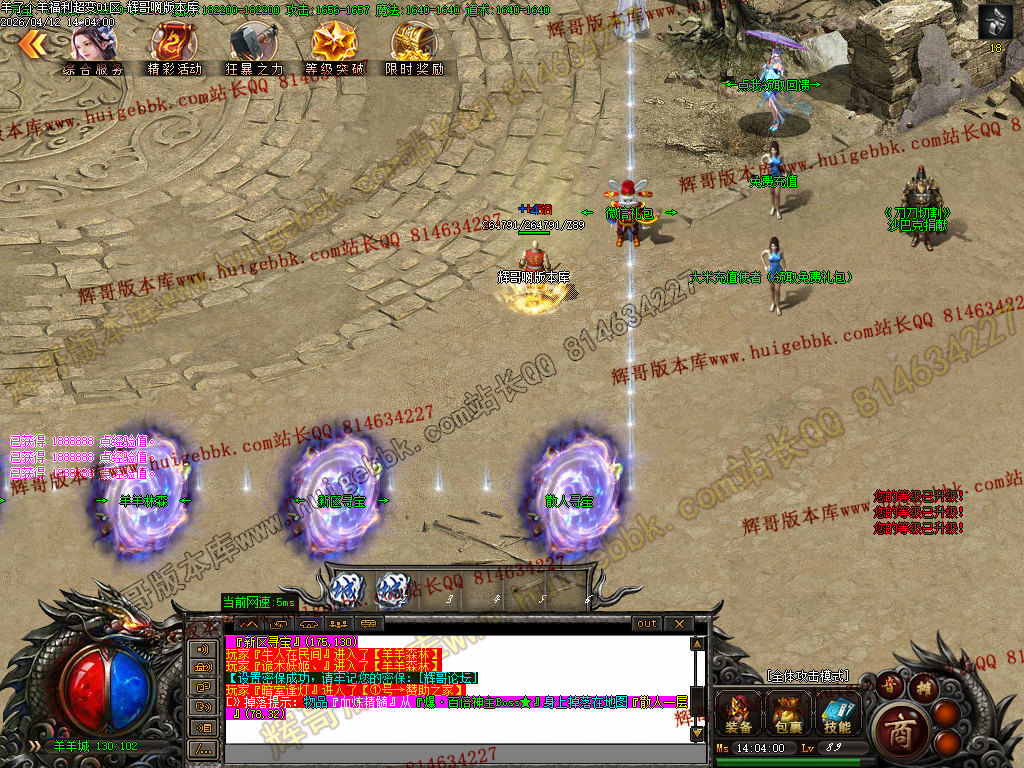Screen dimensions: 1024x768
Task: Open the 包裹 bag inventory
Action: coord(788,714)
